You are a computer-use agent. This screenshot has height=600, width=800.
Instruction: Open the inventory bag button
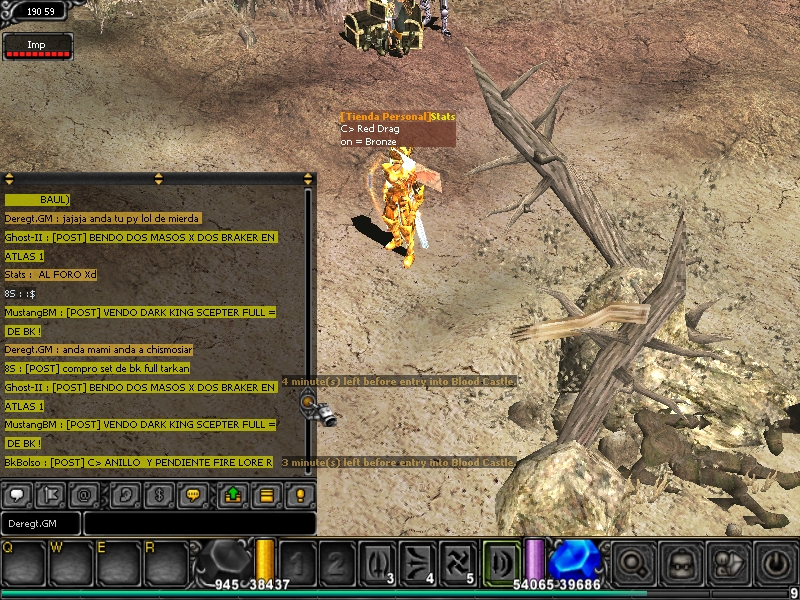(x=682, y=563)
